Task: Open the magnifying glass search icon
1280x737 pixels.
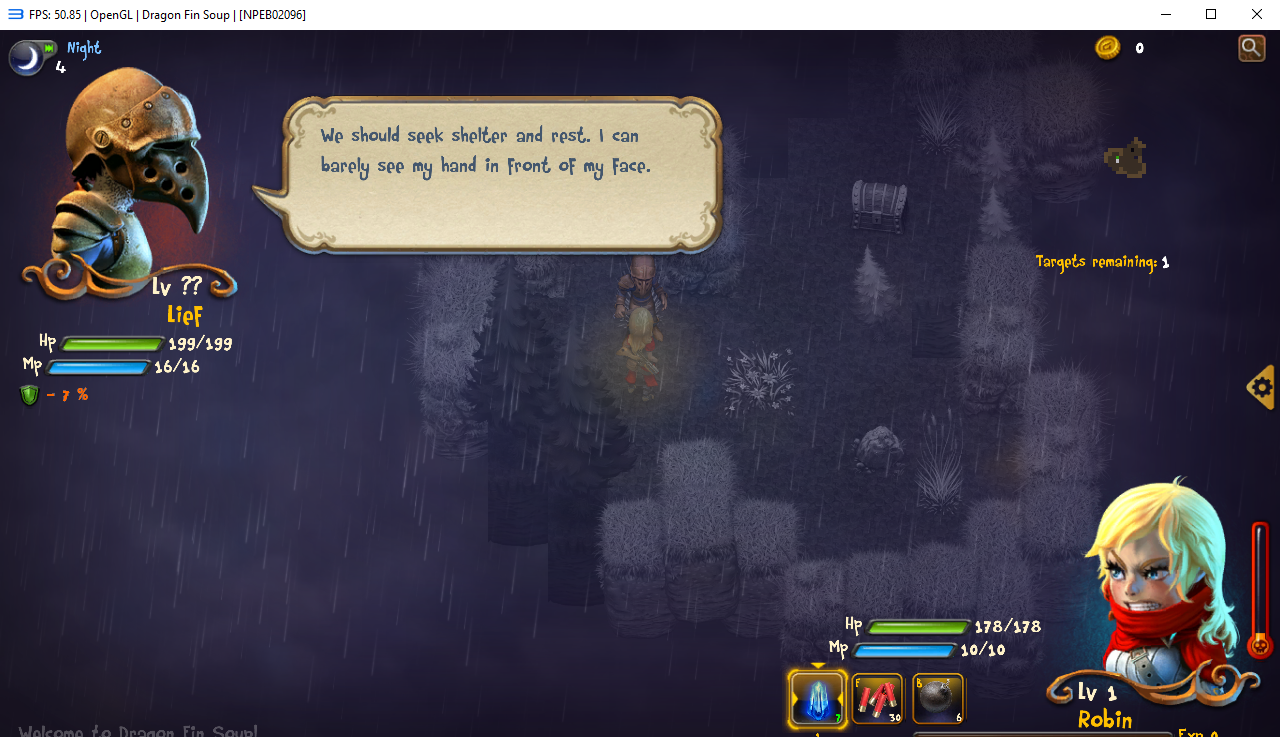Action: (1251, 47)
